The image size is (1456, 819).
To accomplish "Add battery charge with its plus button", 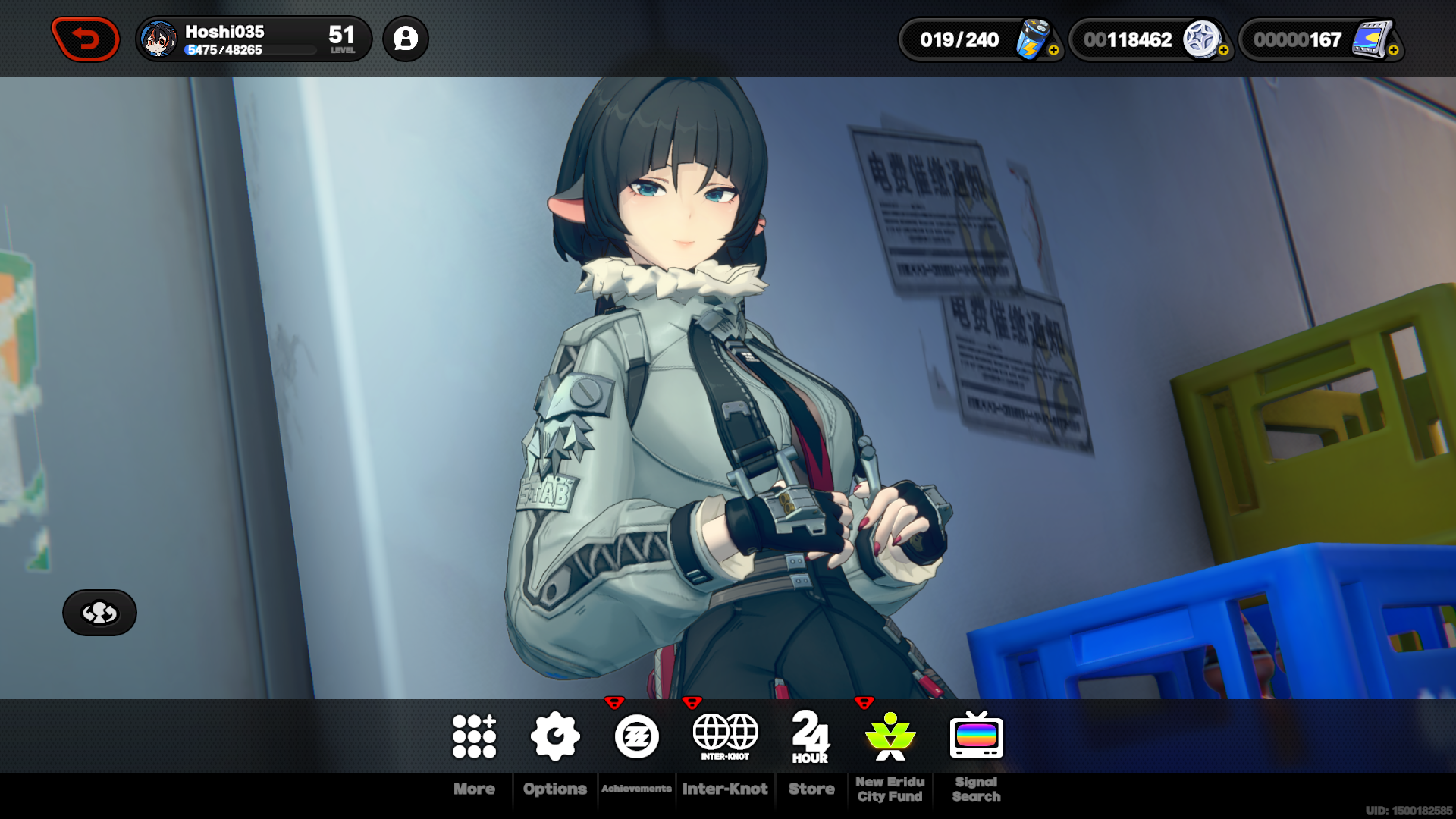I will click(x=1053, y=52).
